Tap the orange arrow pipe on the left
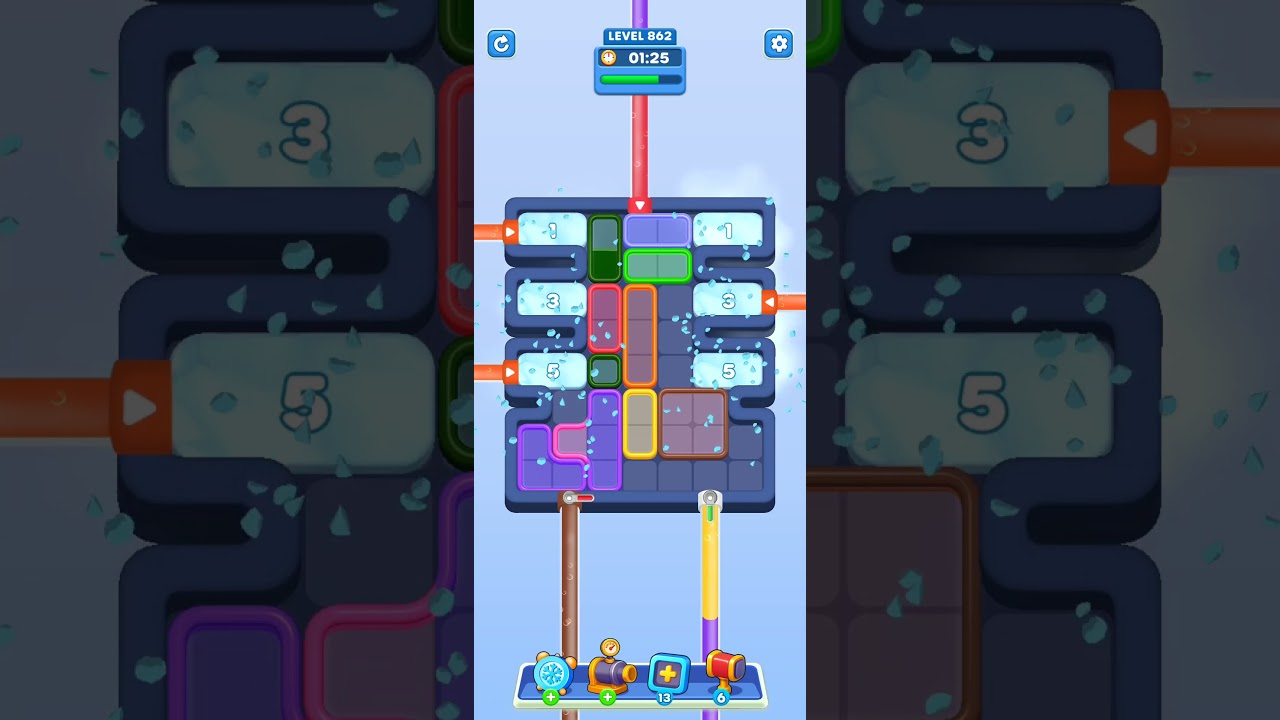 (509, 231)
